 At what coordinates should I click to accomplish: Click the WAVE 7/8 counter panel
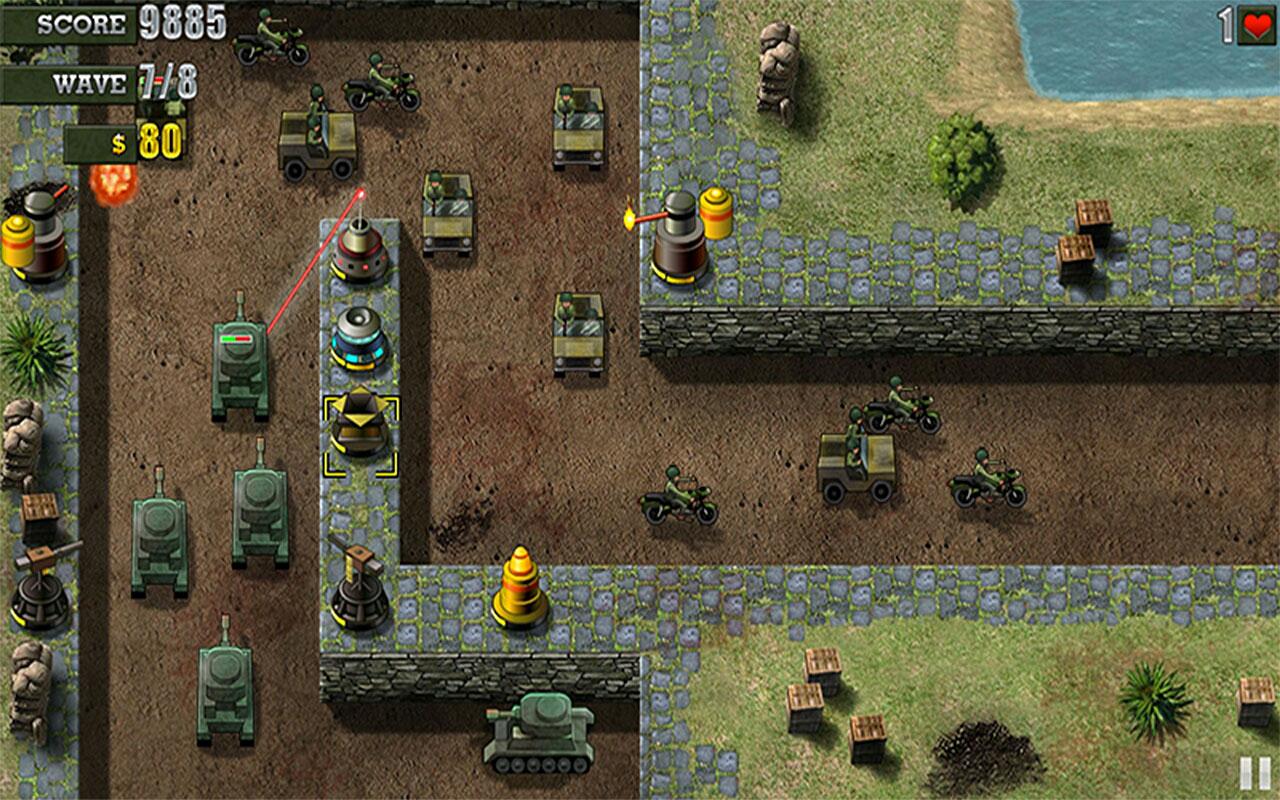click(100, 83)
